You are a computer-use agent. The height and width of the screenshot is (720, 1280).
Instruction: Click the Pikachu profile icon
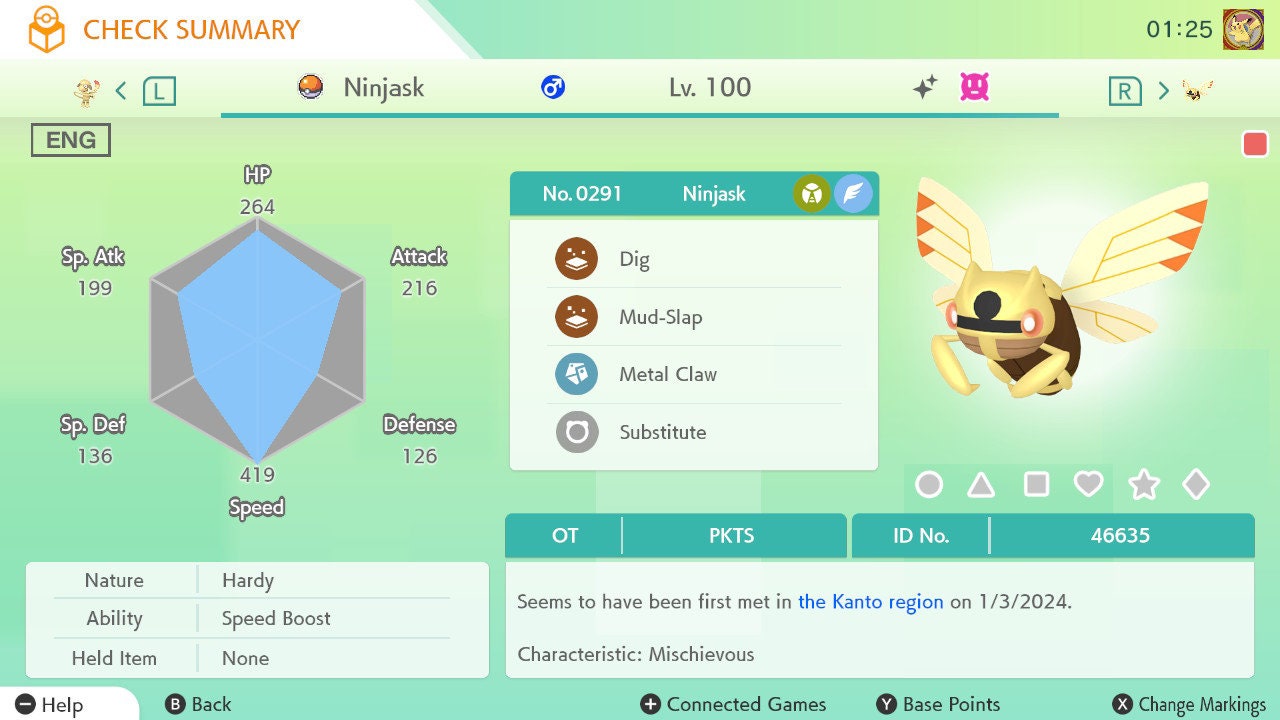tap(1243, 30)
